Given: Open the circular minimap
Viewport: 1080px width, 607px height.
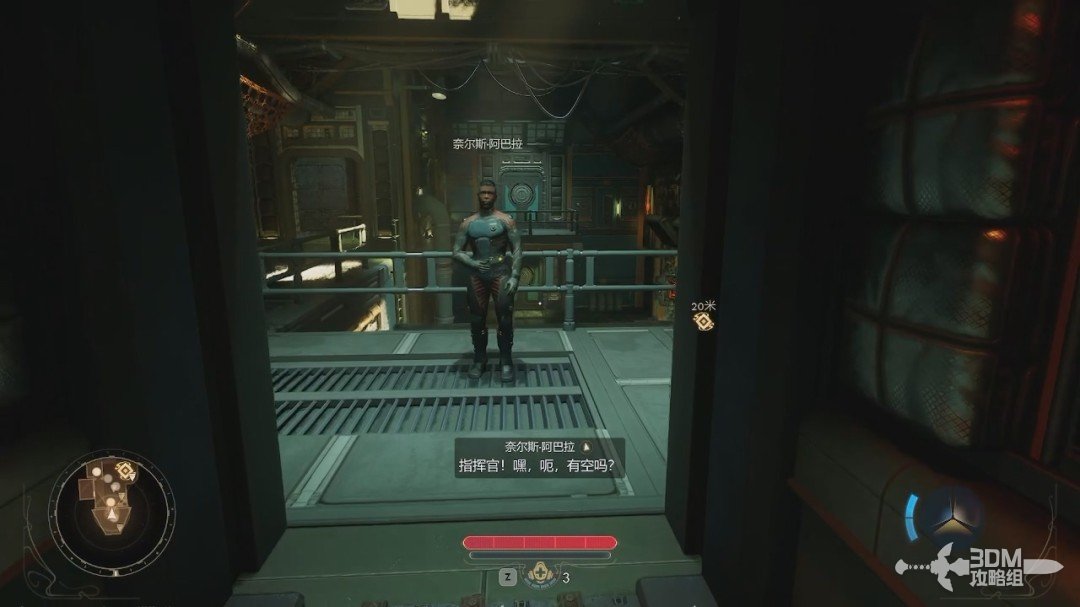Looking at the screenshot, I should pyautogui.click(x=110, y=507).
